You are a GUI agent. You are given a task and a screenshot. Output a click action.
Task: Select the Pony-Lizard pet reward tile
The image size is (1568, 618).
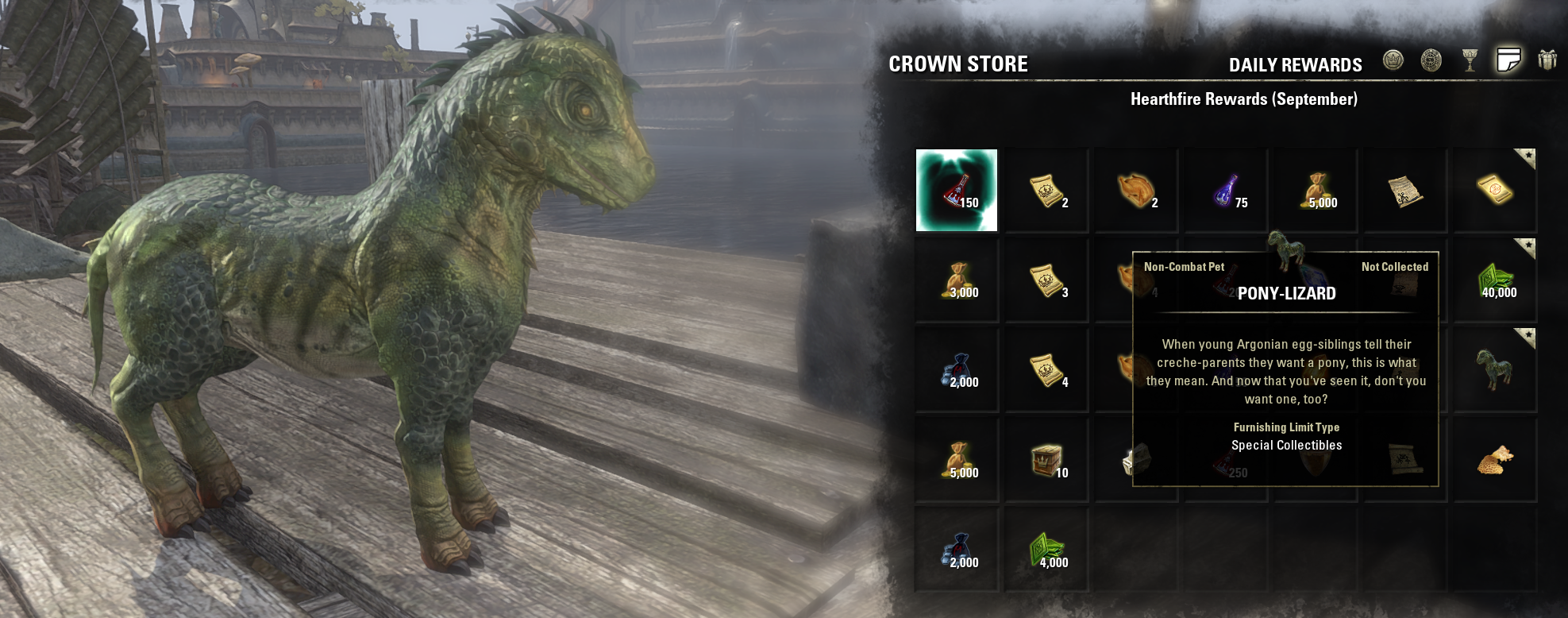pyautogui.click(x=1495, y=370)
